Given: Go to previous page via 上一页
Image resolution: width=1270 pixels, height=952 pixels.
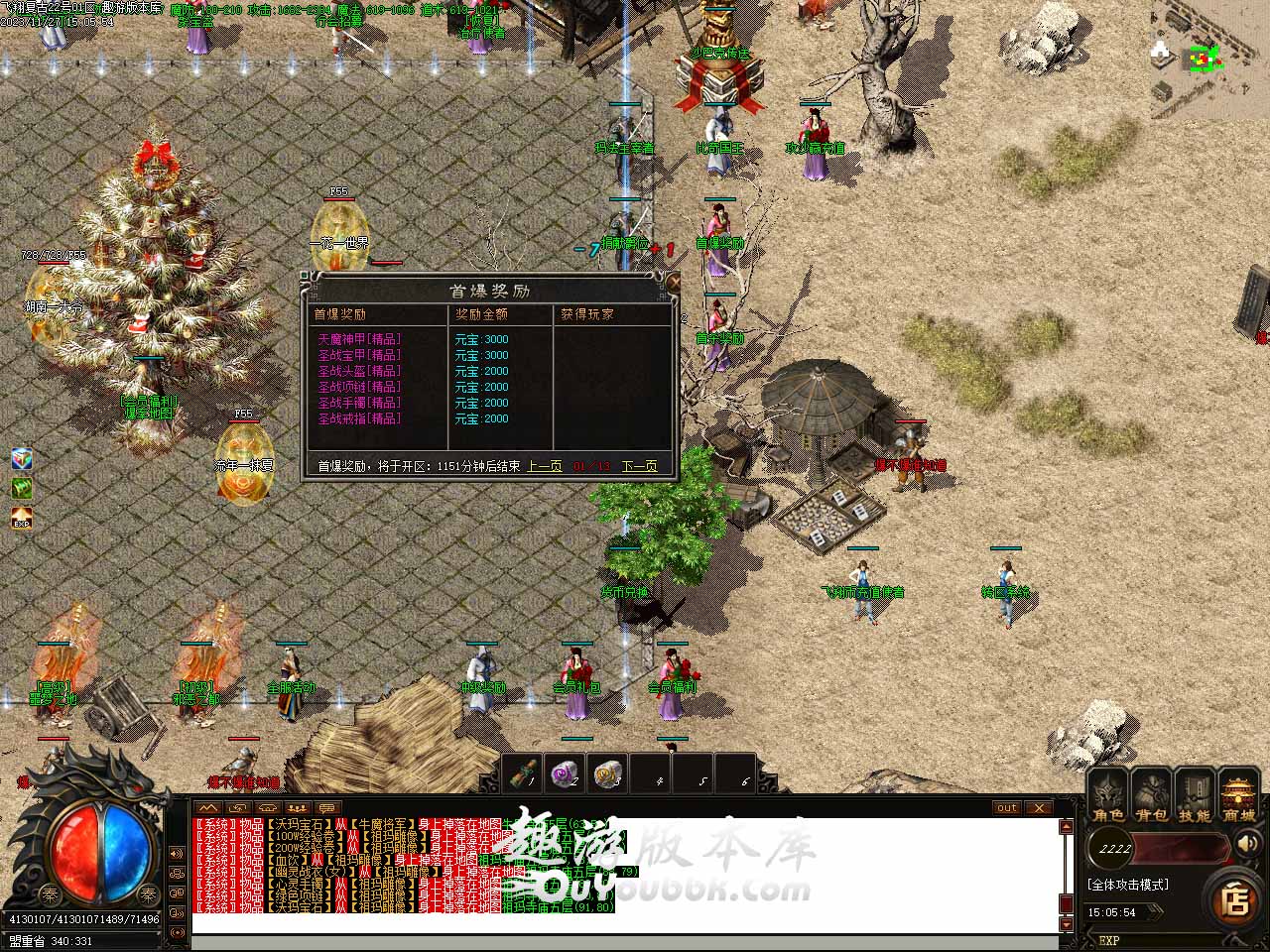Looking at the screenshot, I should (x=545, y=466).
